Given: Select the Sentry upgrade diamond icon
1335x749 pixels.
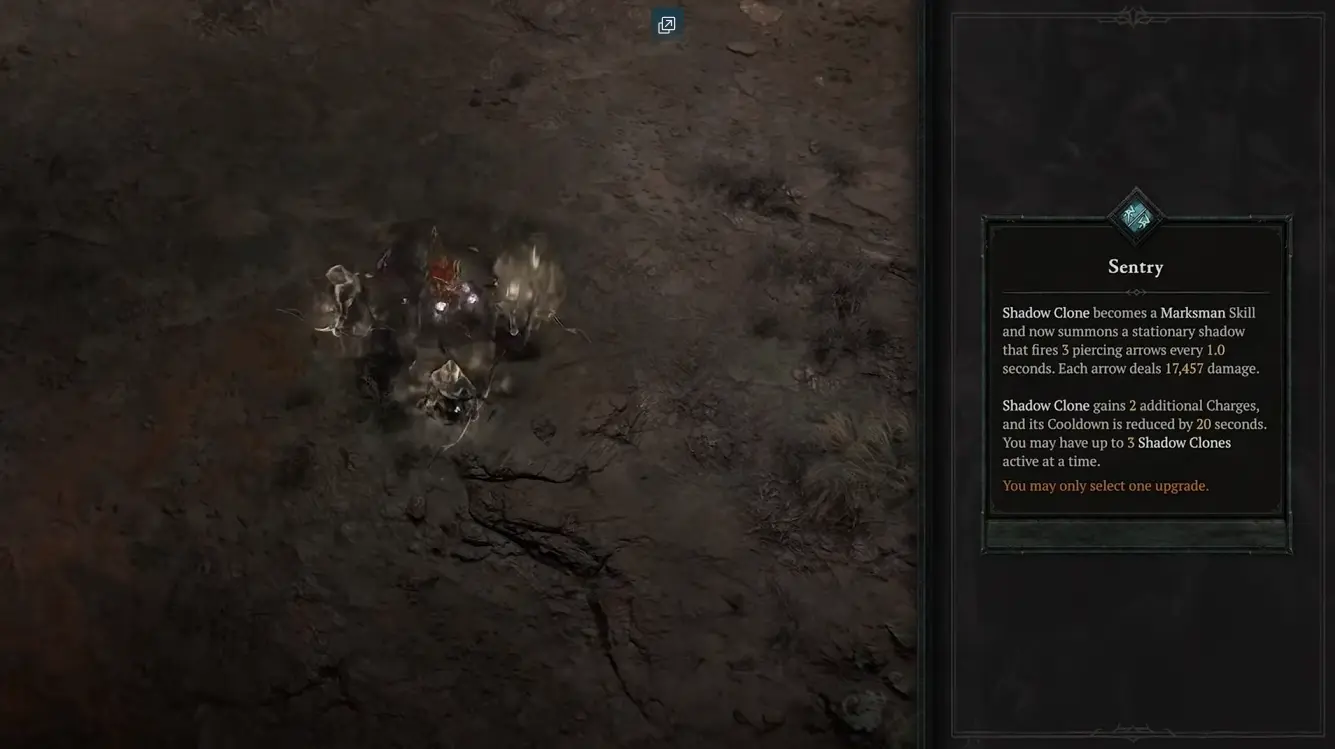Looking at the screenshot, I should point(1135,216).
